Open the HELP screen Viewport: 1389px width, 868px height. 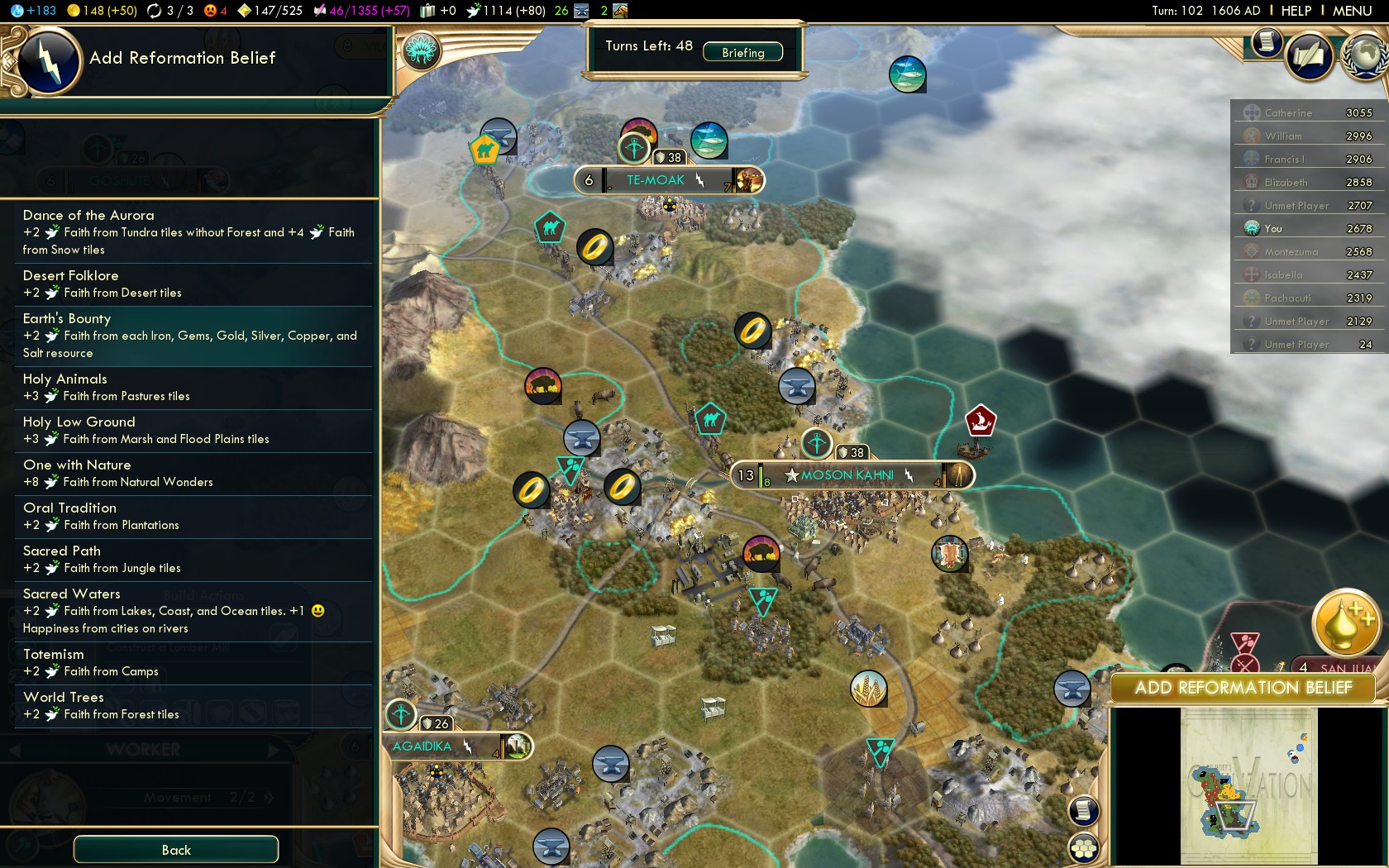click(1296, 11)
